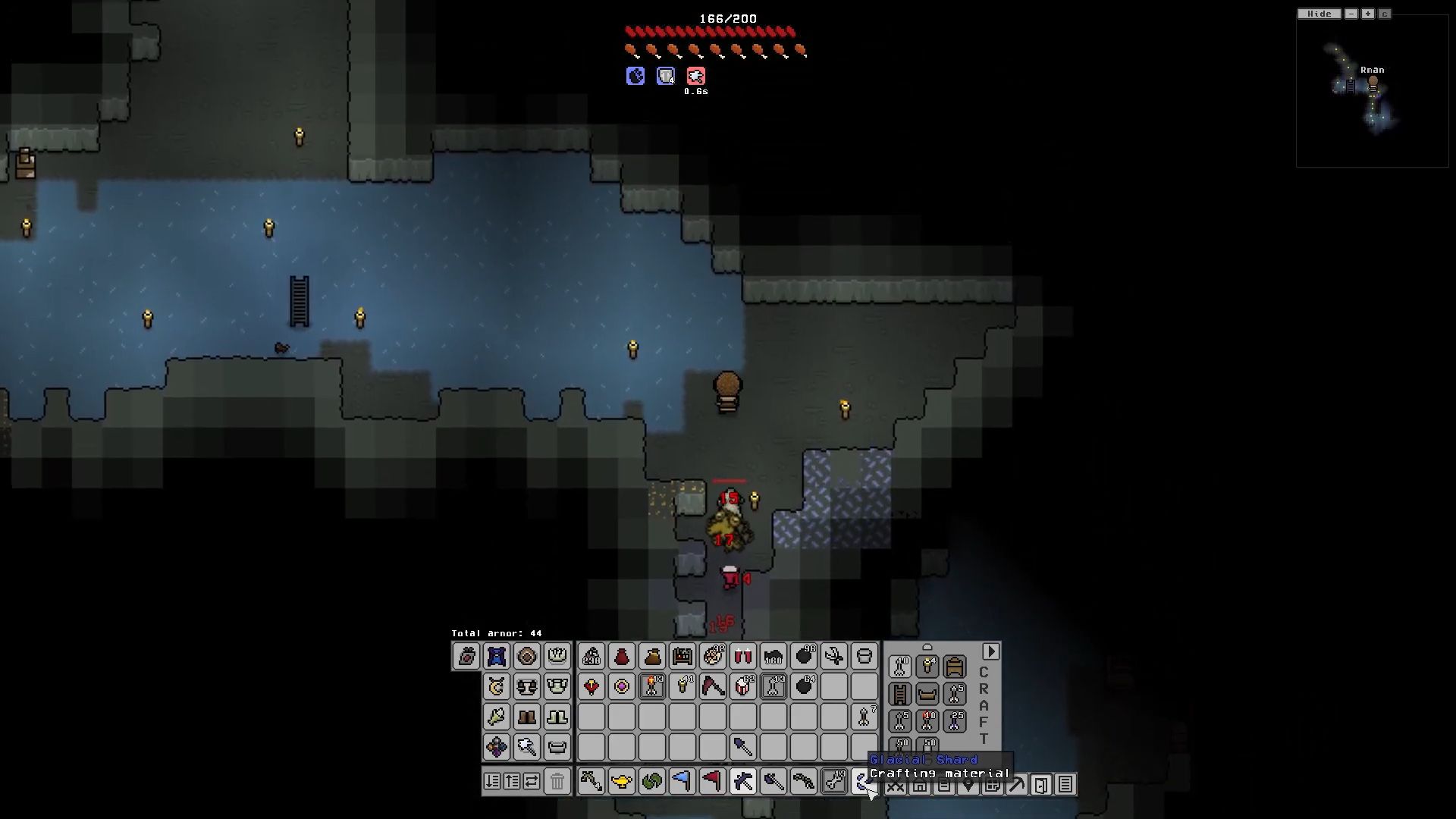The height and width of the screenshot is (819, 1456).
Task: Select the red scythe inventory item
Action: pos(713,687)
